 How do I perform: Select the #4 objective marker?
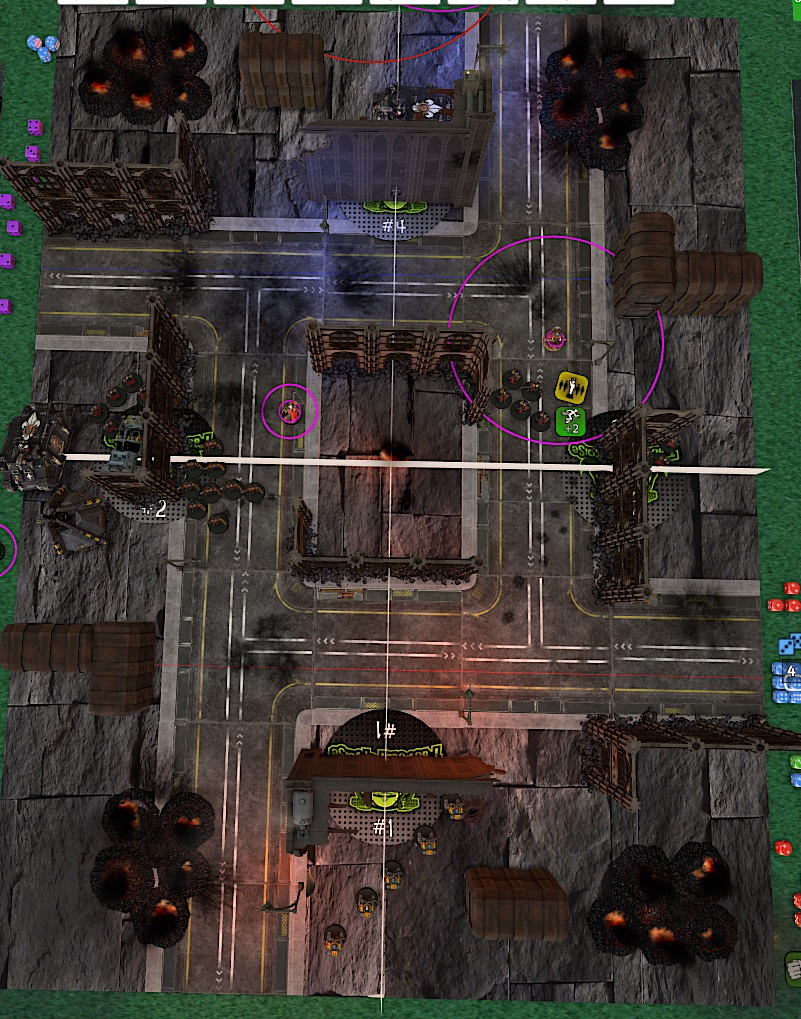tap(394, 225)
